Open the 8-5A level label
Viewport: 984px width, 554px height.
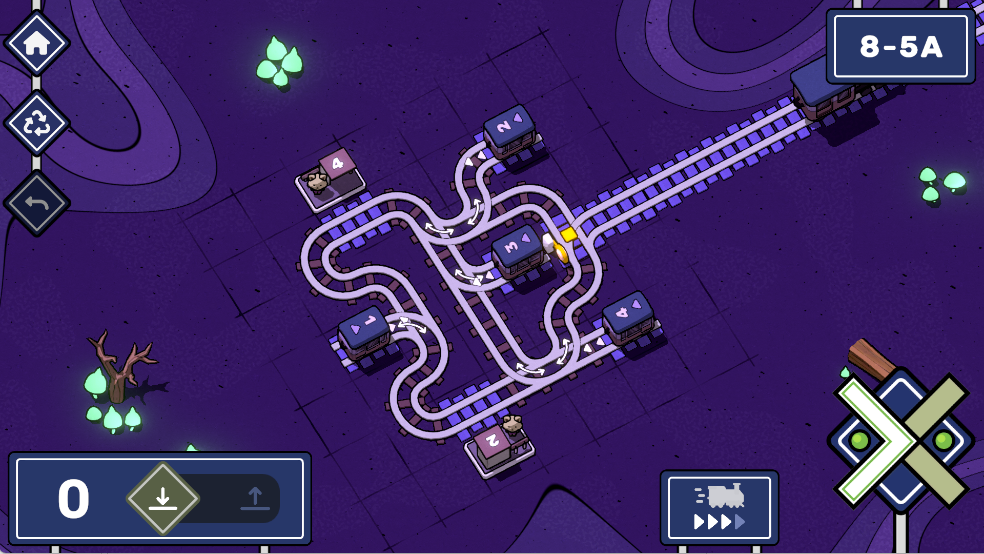click(901, 47)
